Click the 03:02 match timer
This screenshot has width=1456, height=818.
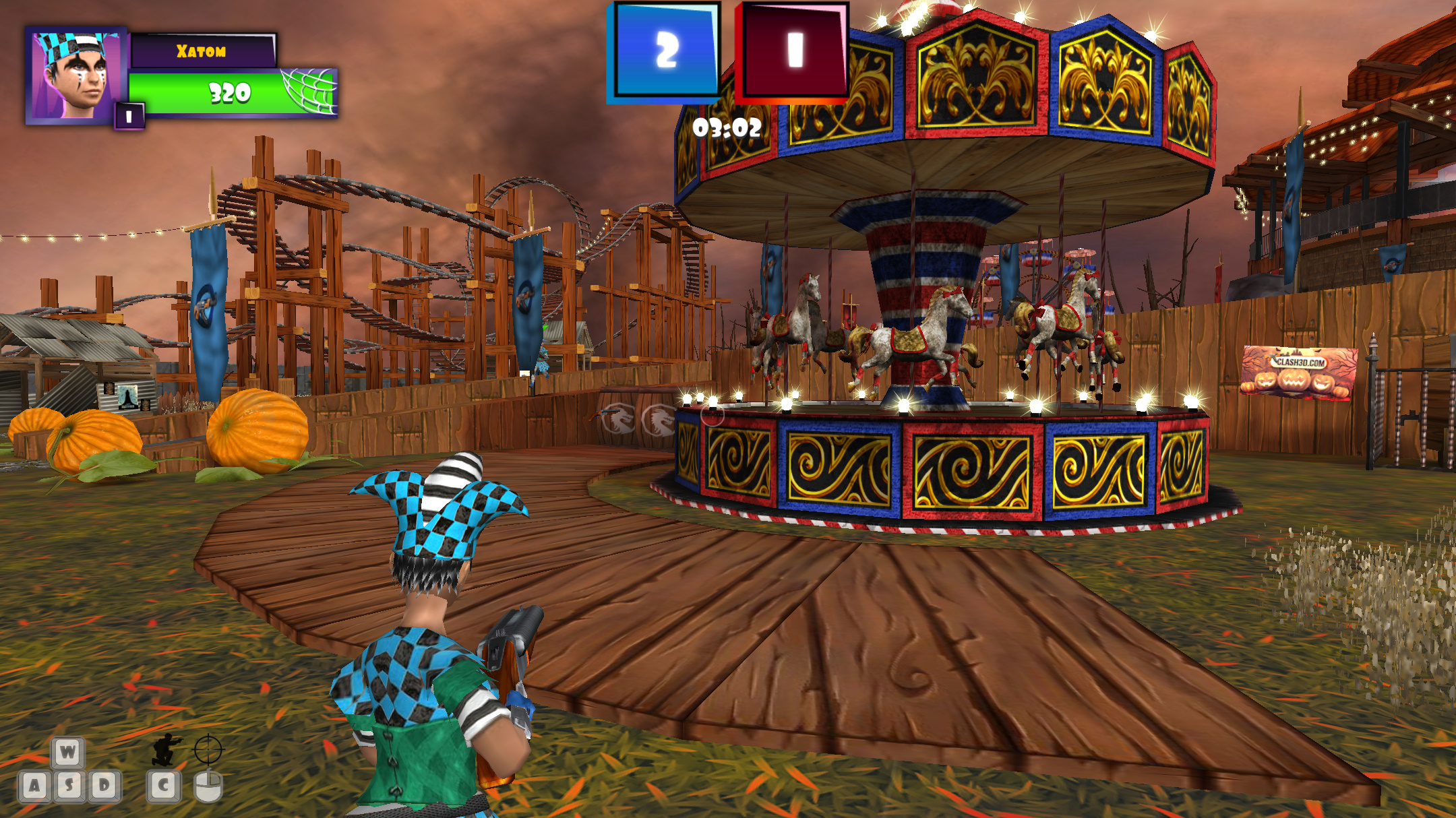pos(729,128)
